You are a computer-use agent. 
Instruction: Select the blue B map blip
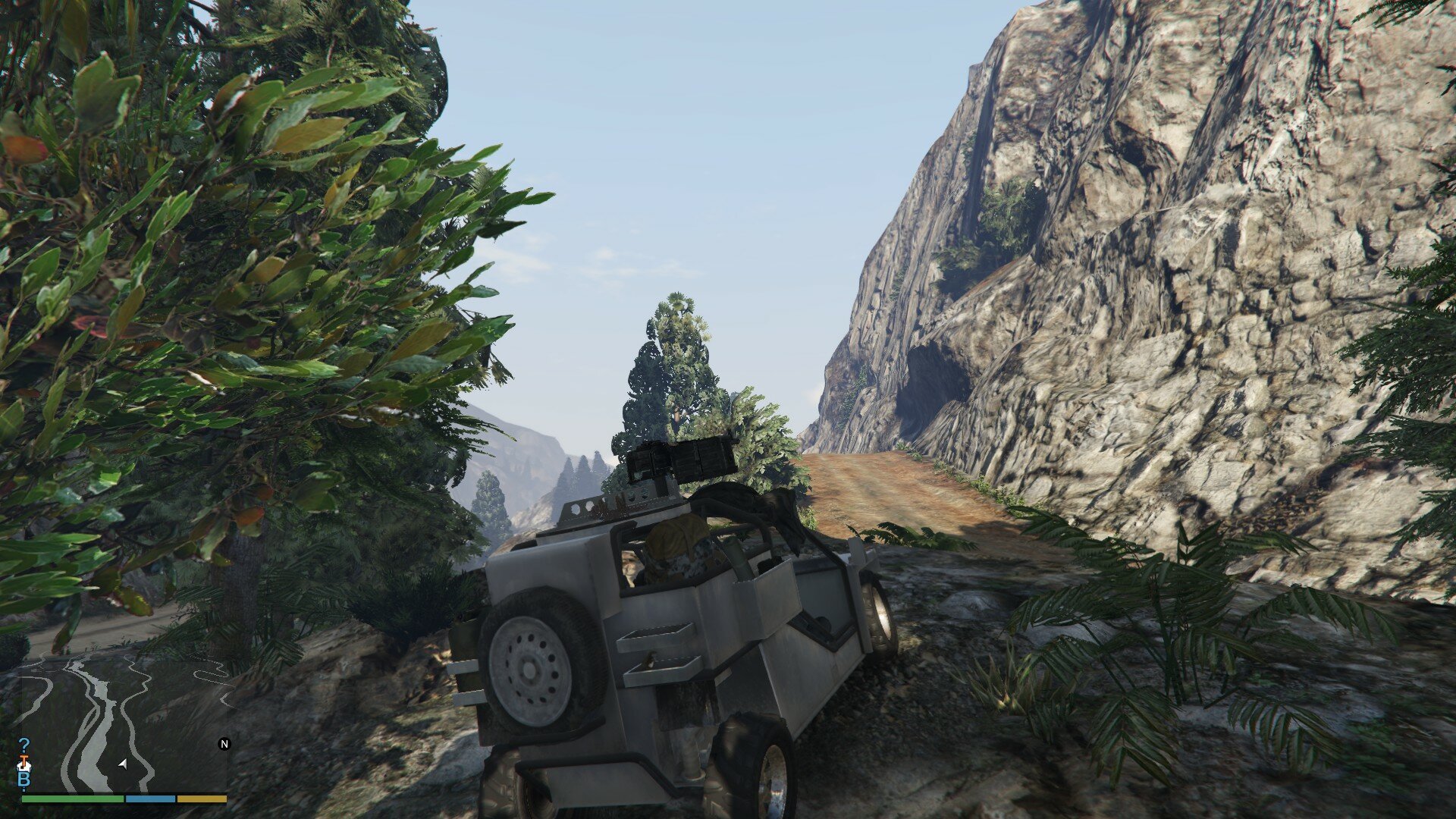click(24, 780)
